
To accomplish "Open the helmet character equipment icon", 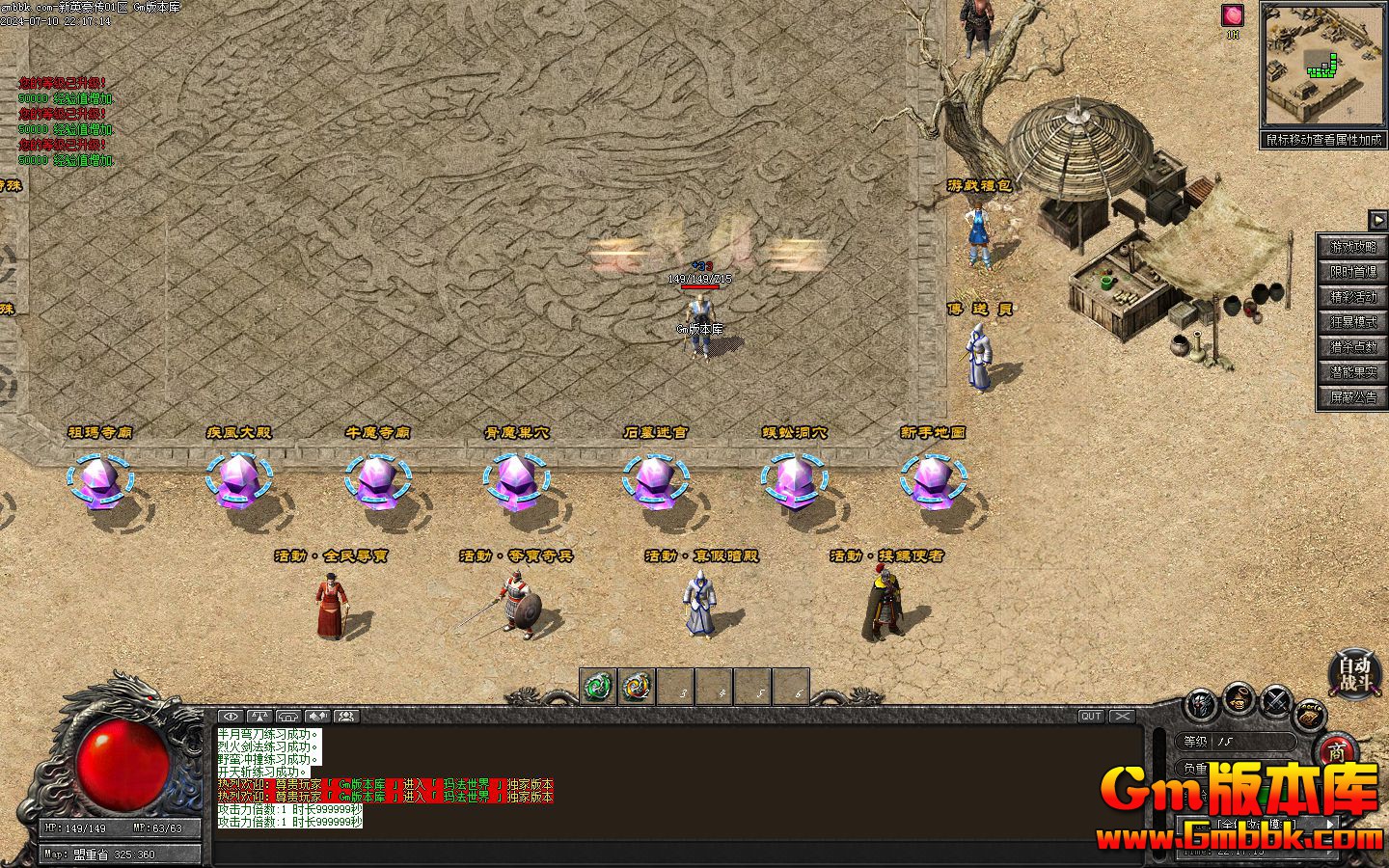I will (1202, 704).
